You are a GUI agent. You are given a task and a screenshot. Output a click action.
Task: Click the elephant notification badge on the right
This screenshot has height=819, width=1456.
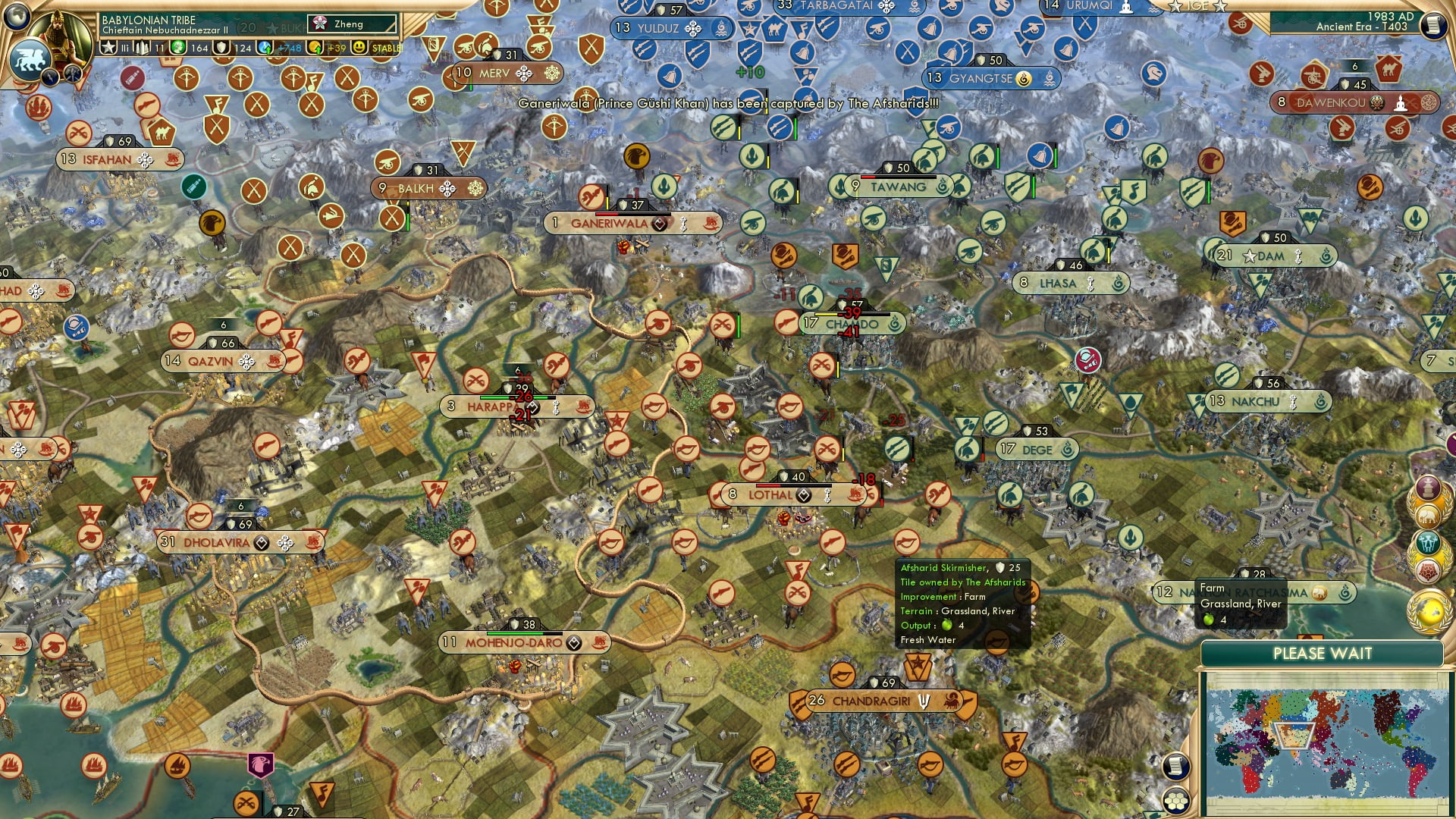tap(1427, 516)
